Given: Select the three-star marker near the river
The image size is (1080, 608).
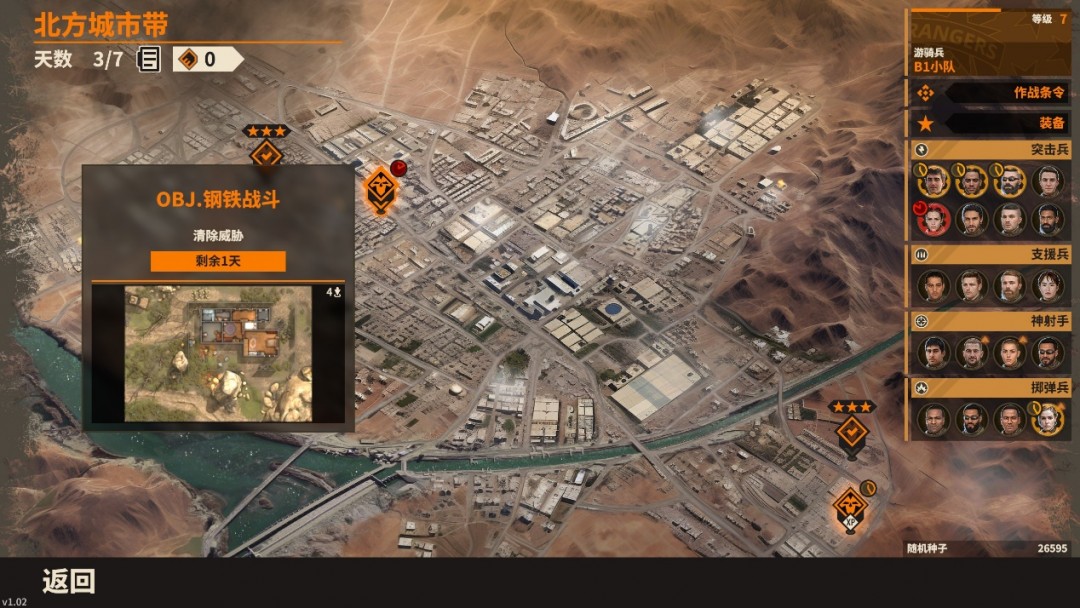Looking at the screenshot, I should click(852, 431).
